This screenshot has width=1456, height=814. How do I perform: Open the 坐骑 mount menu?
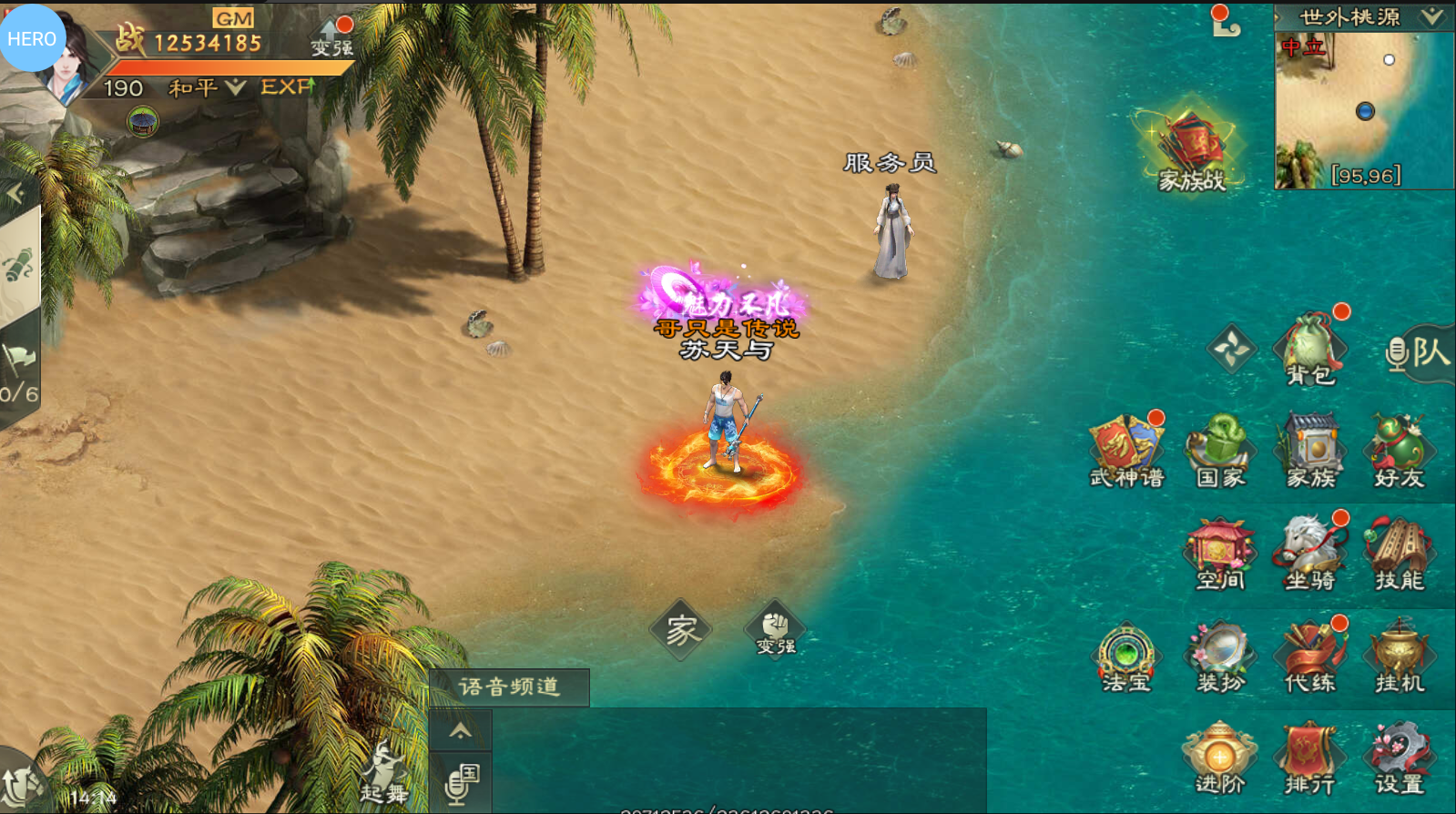[1310, 554]
